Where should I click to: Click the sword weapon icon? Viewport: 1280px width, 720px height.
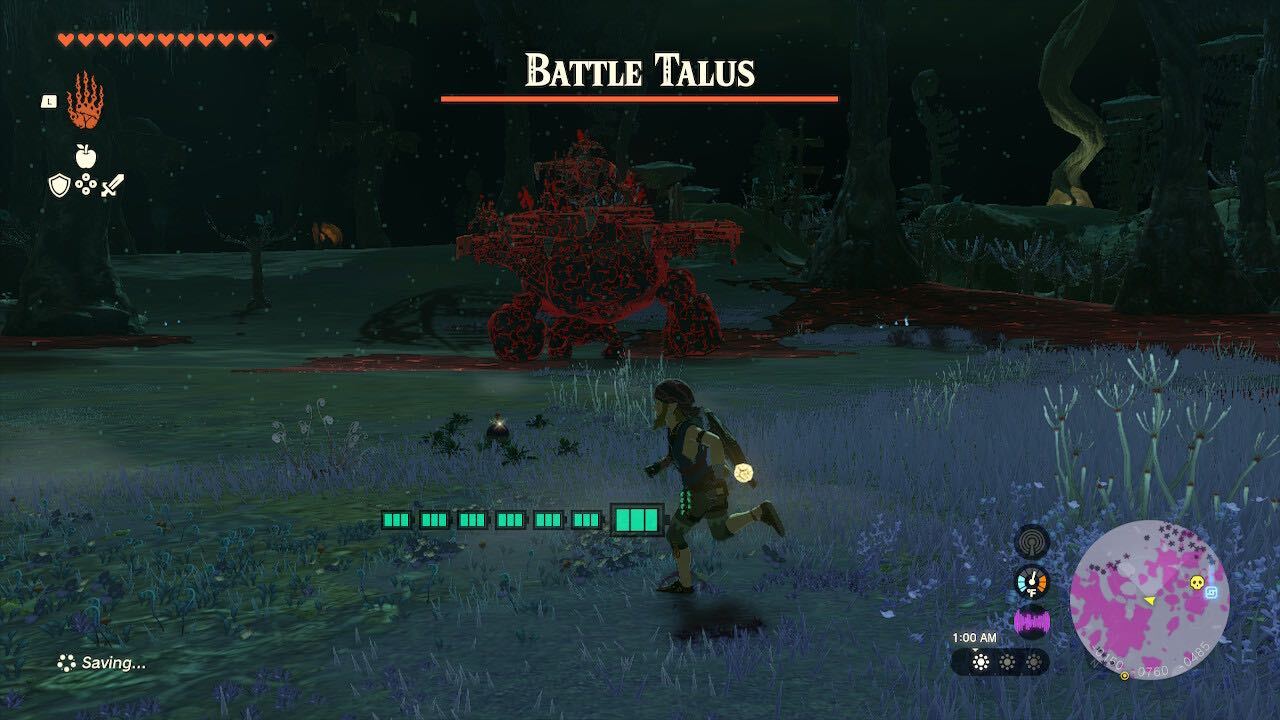pyautogui.click(x=113, y=185)
